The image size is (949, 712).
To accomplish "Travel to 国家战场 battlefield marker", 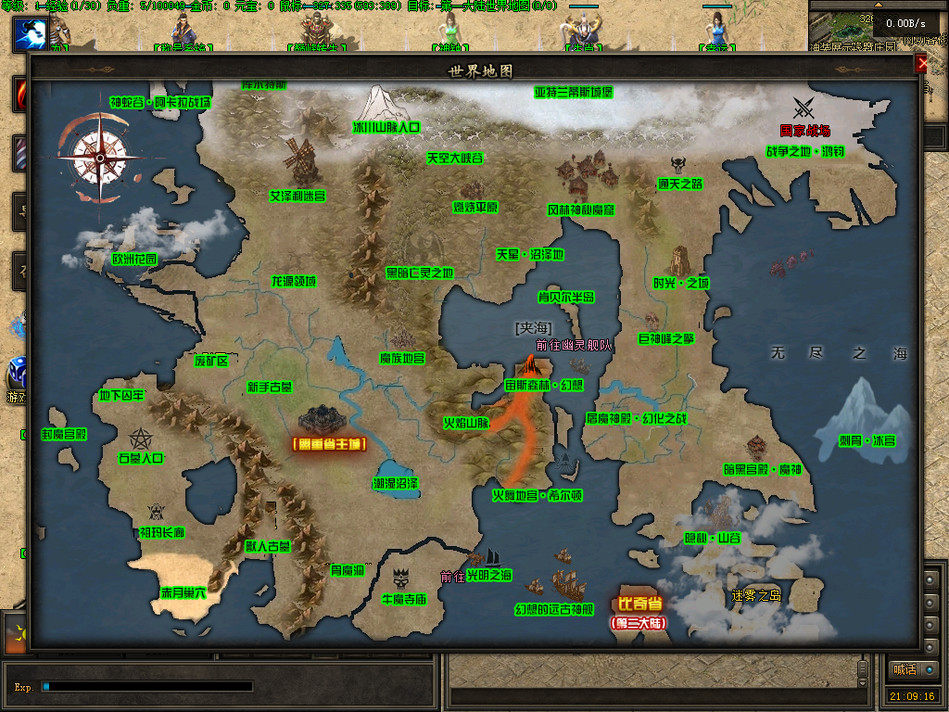I will (805, 130).
